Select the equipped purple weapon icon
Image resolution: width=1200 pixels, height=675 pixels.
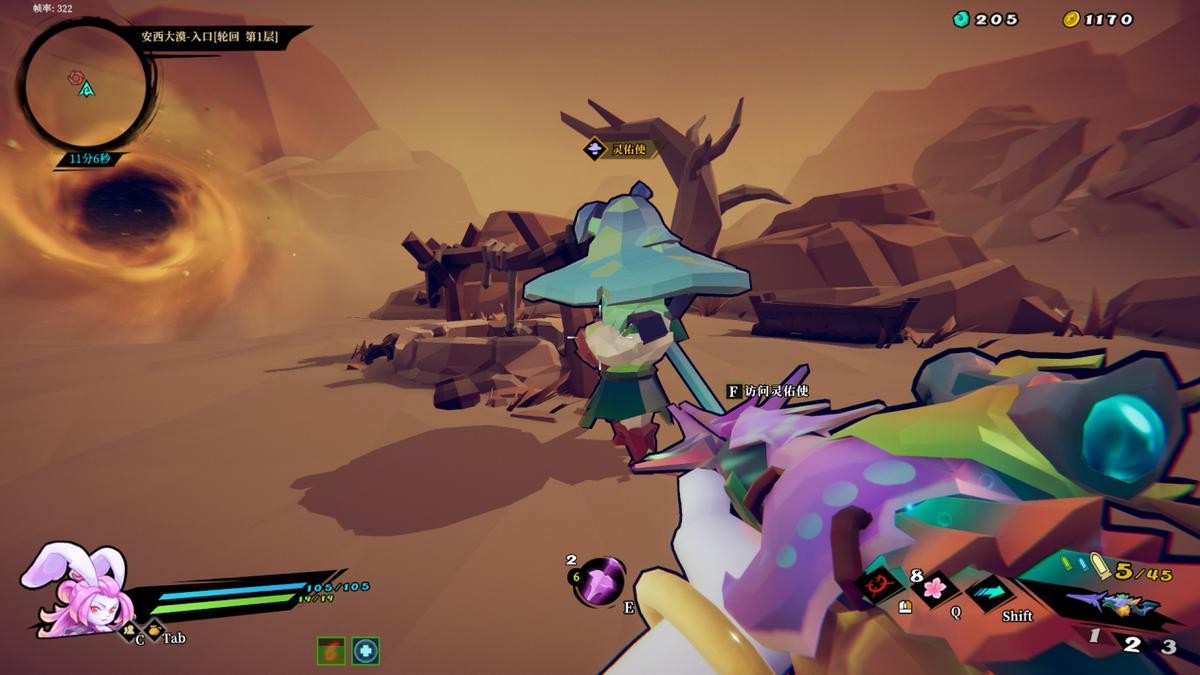[x=1112, y=603]
